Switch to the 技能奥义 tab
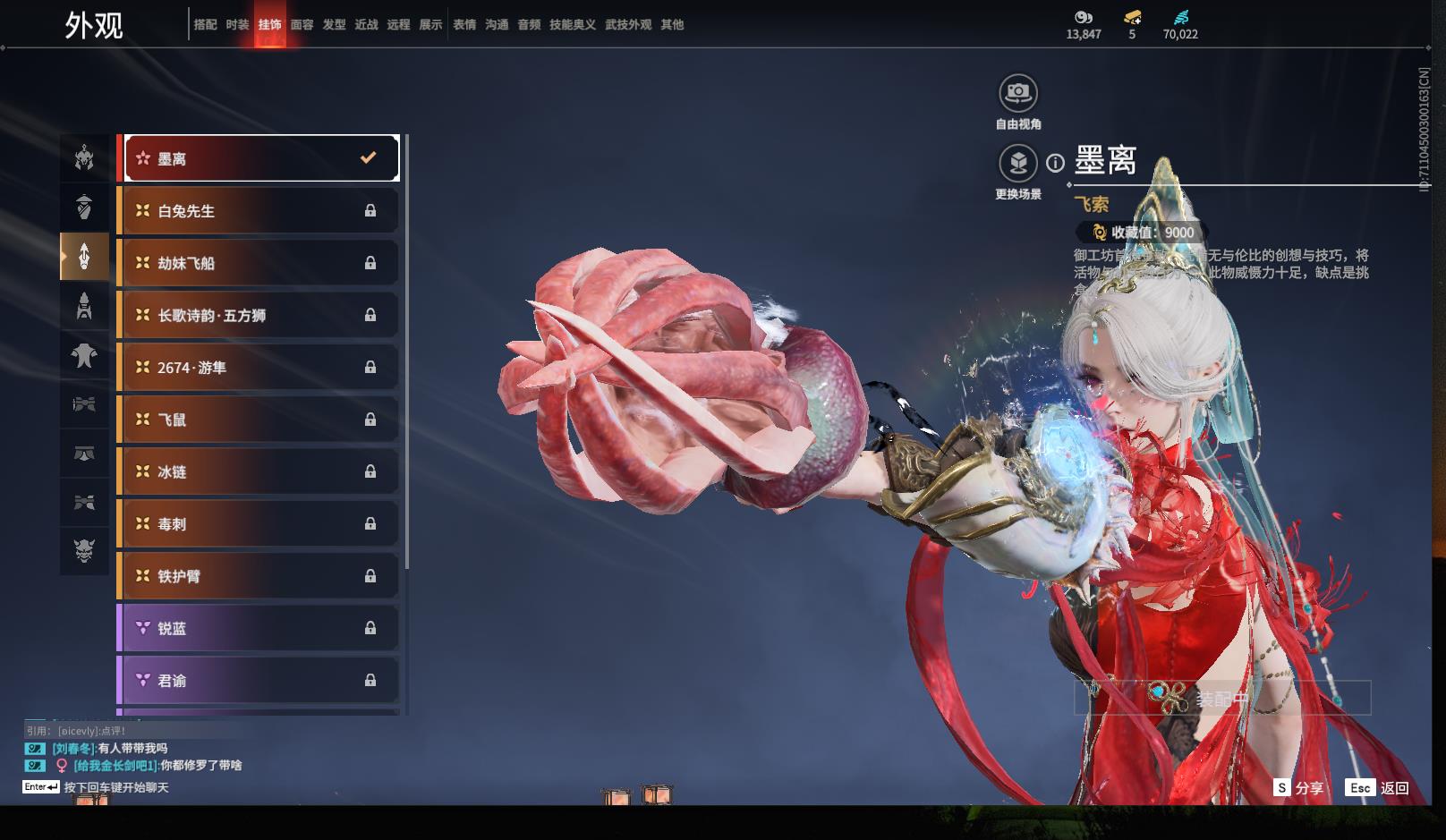Screen dimensions: 1446x840 pos(572,25)
